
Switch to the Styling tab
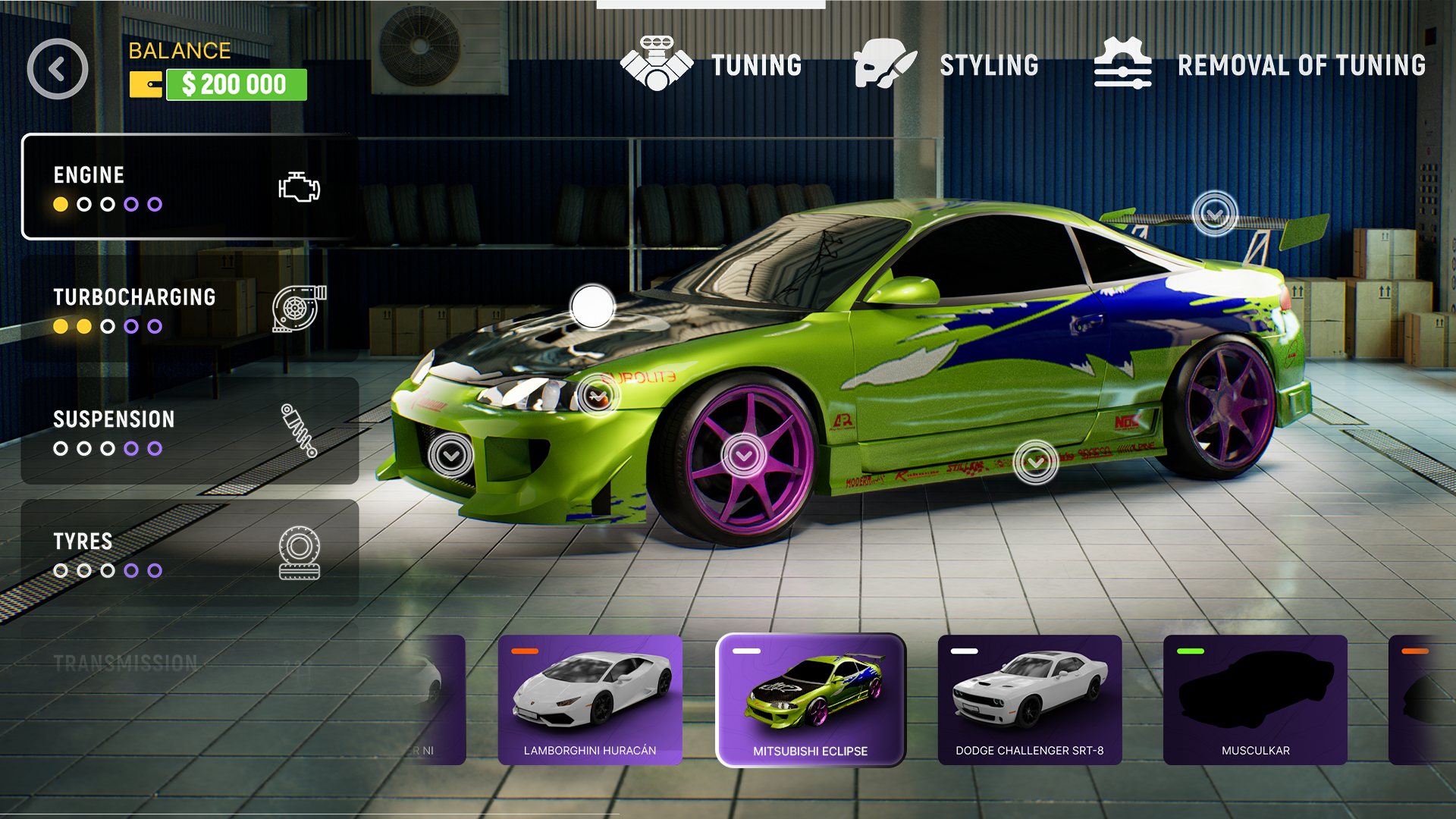point(990,64)
